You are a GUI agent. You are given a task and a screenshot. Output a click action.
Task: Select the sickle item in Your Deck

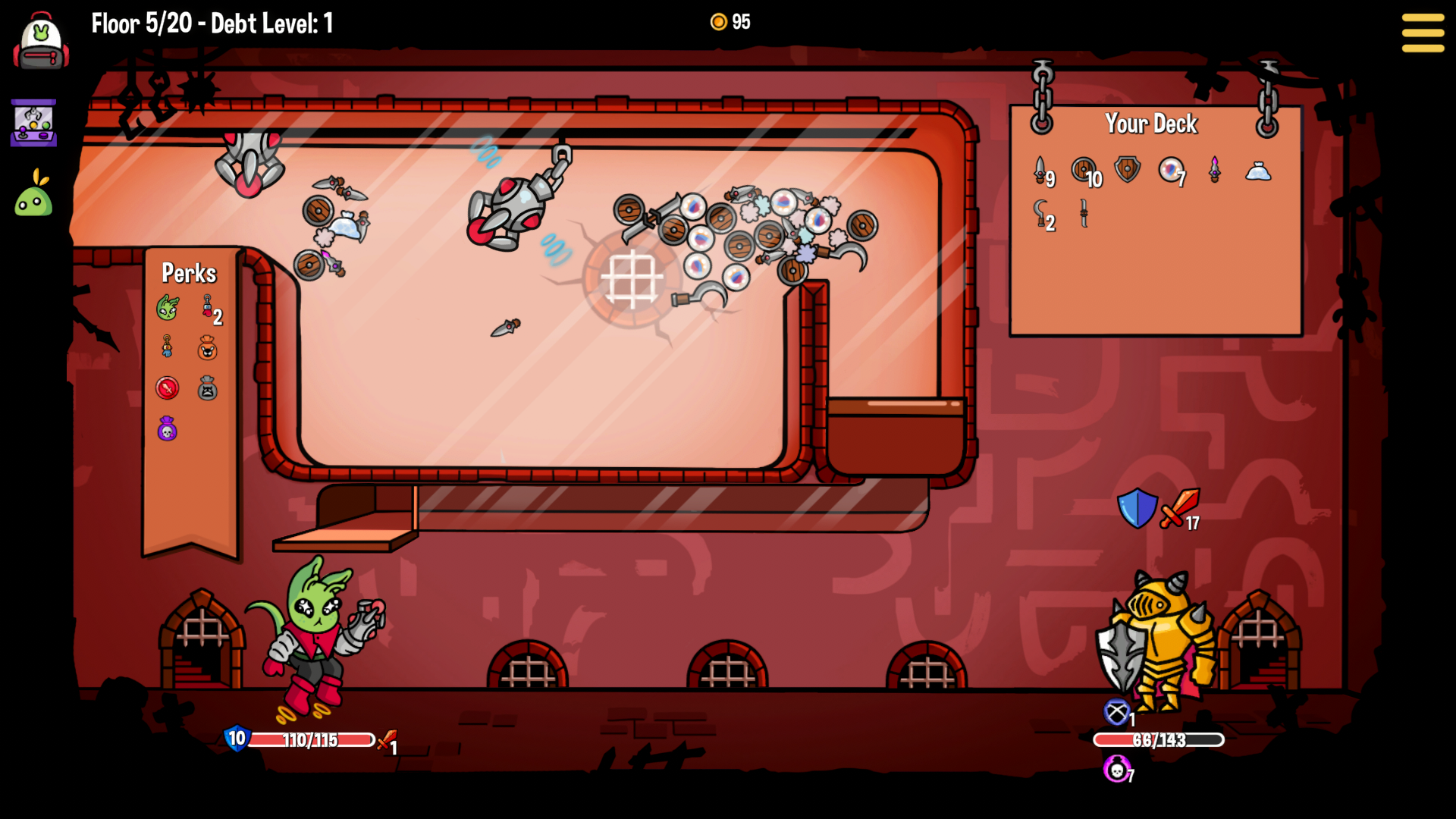1041,212
